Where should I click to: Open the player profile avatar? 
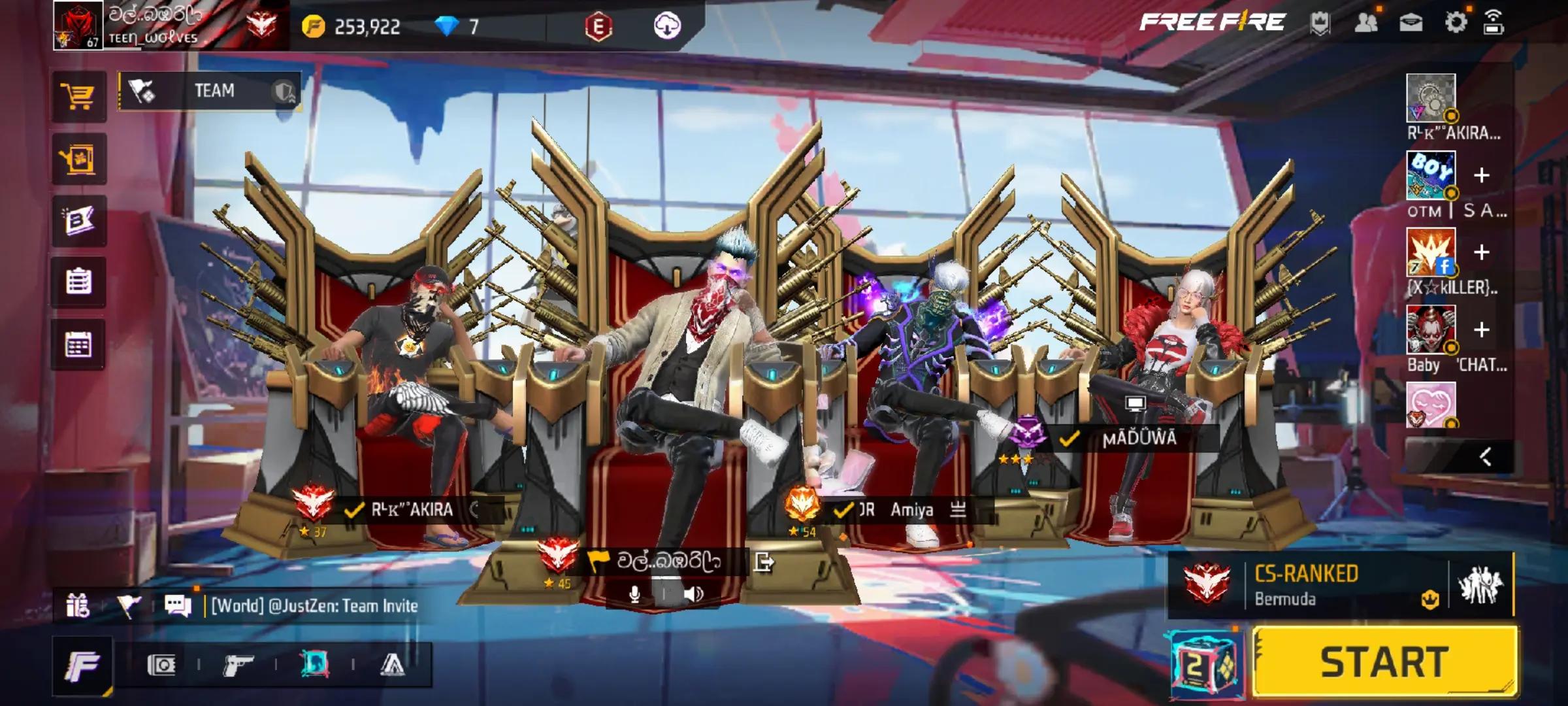(78, 25)
